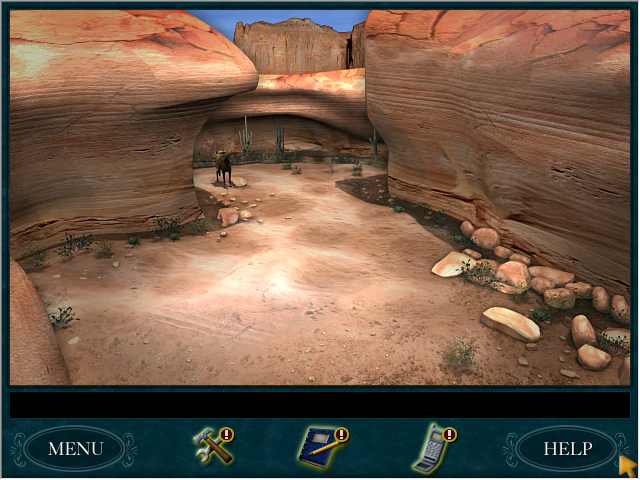Open the hammer and wrench tools icon
Image resolution: width=640 pixels, height=480 pixels.
pos(213,446)
